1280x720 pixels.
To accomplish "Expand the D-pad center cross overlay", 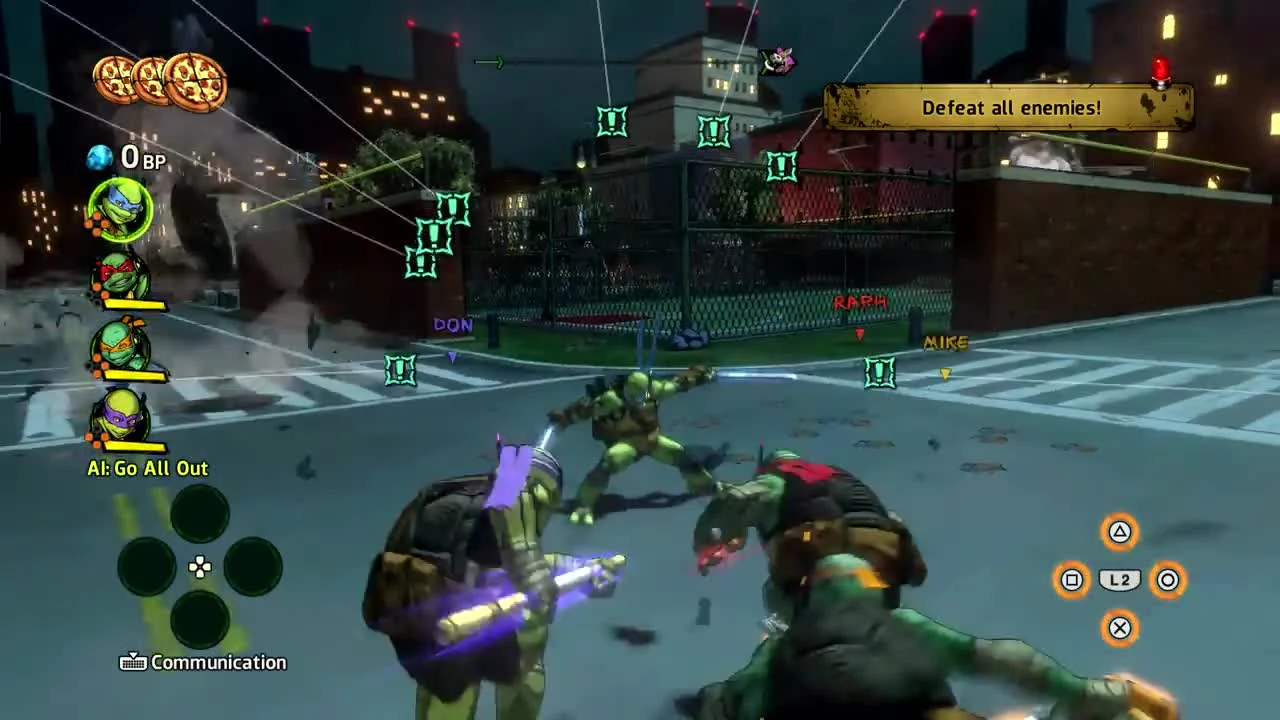I will tap(199, 567).
